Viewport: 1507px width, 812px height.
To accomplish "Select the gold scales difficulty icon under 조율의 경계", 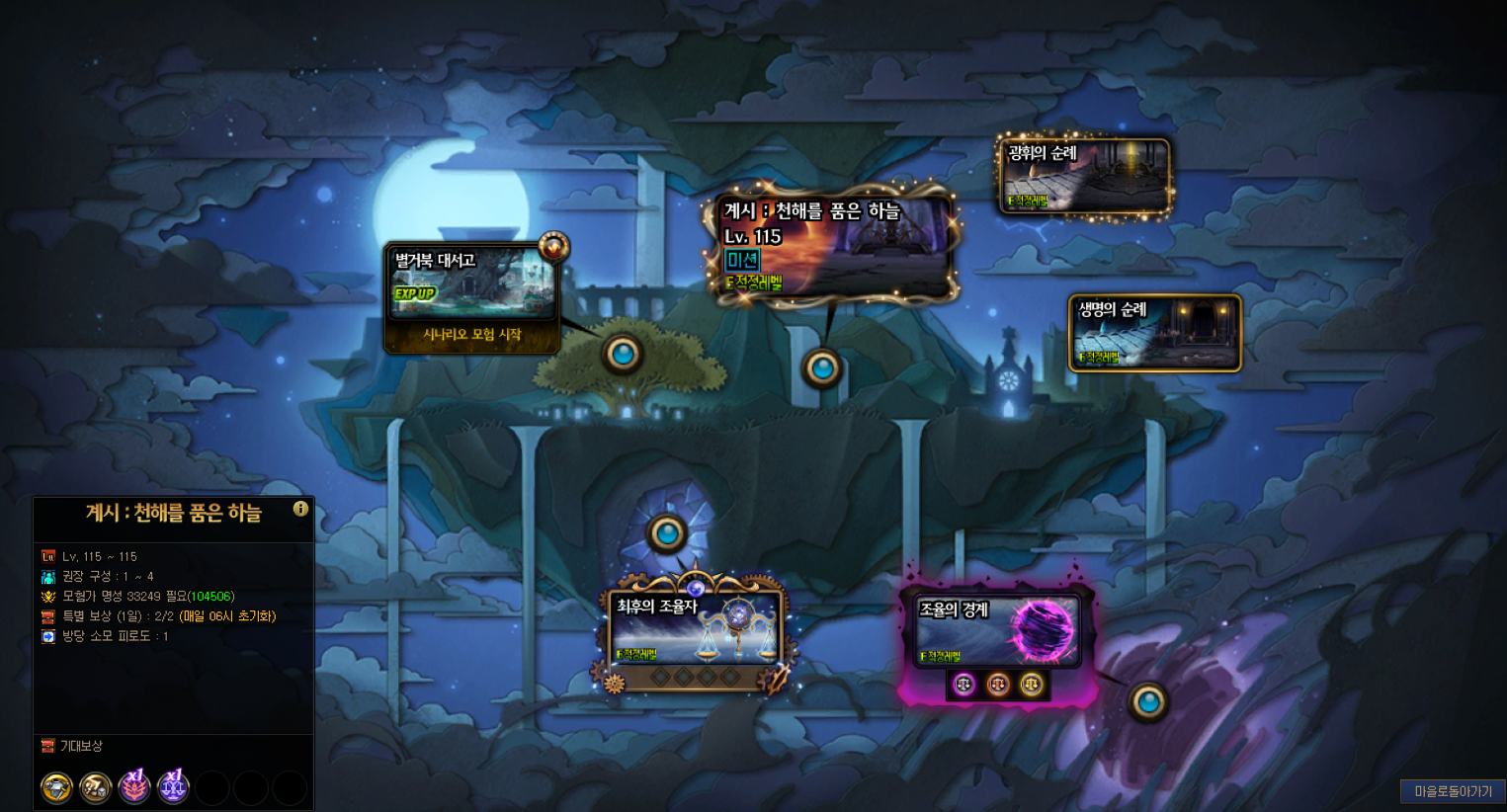I will click(1032, 684).
